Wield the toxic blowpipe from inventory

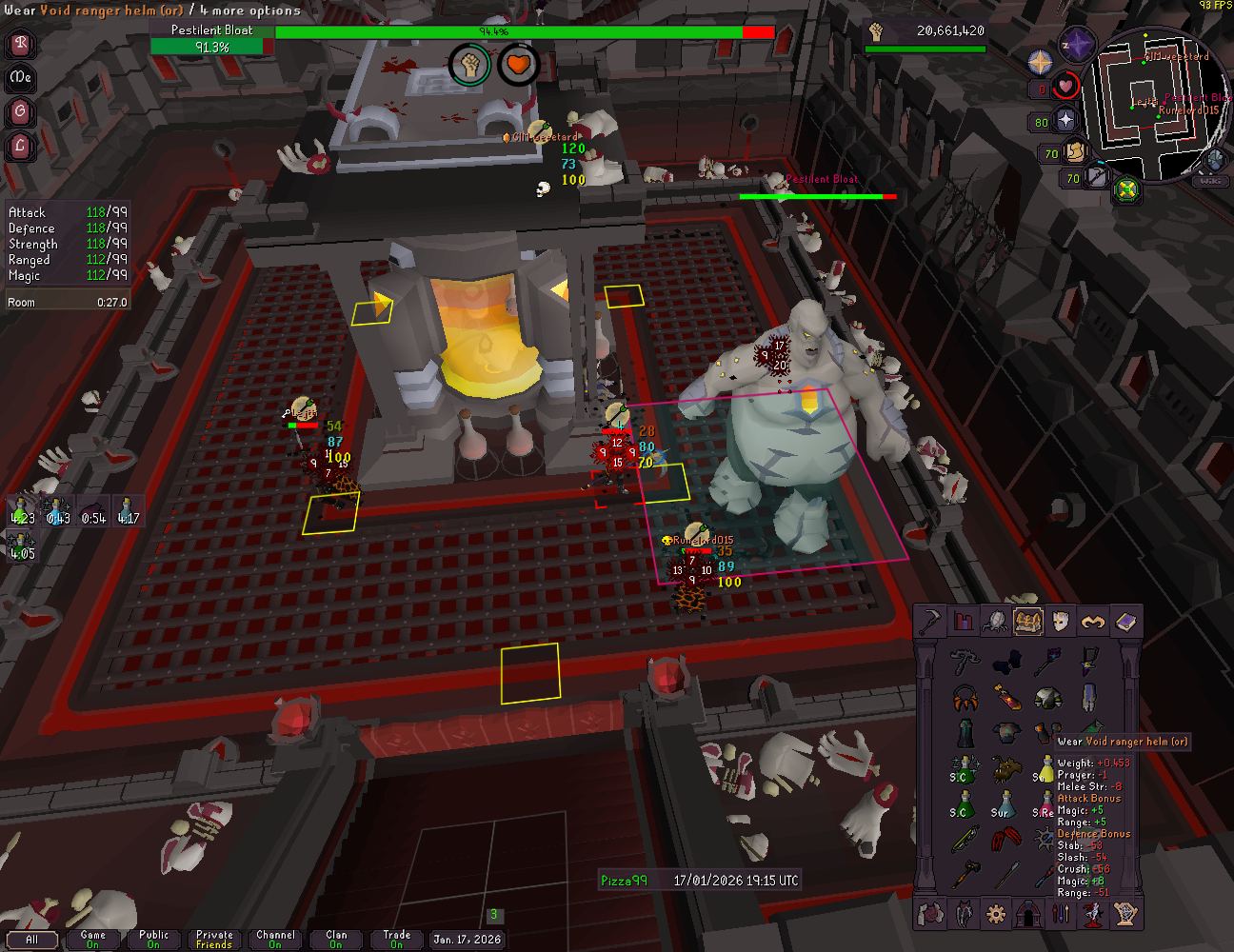(x=965, y=840)
